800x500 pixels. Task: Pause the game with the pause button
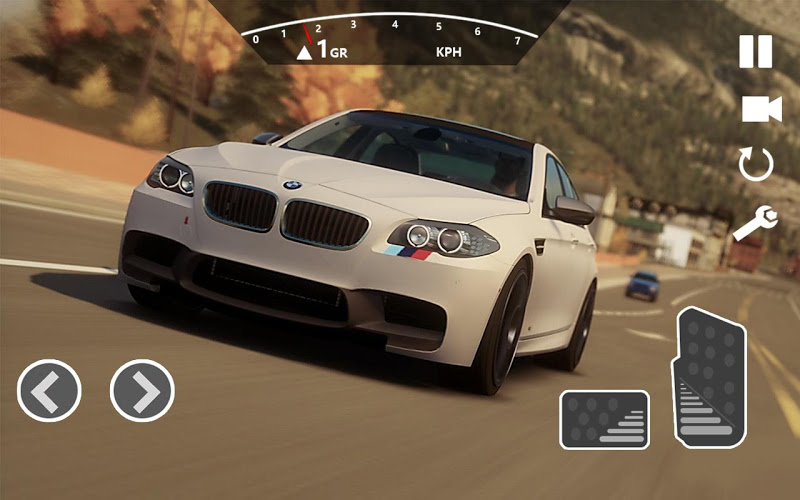(756, 51)
